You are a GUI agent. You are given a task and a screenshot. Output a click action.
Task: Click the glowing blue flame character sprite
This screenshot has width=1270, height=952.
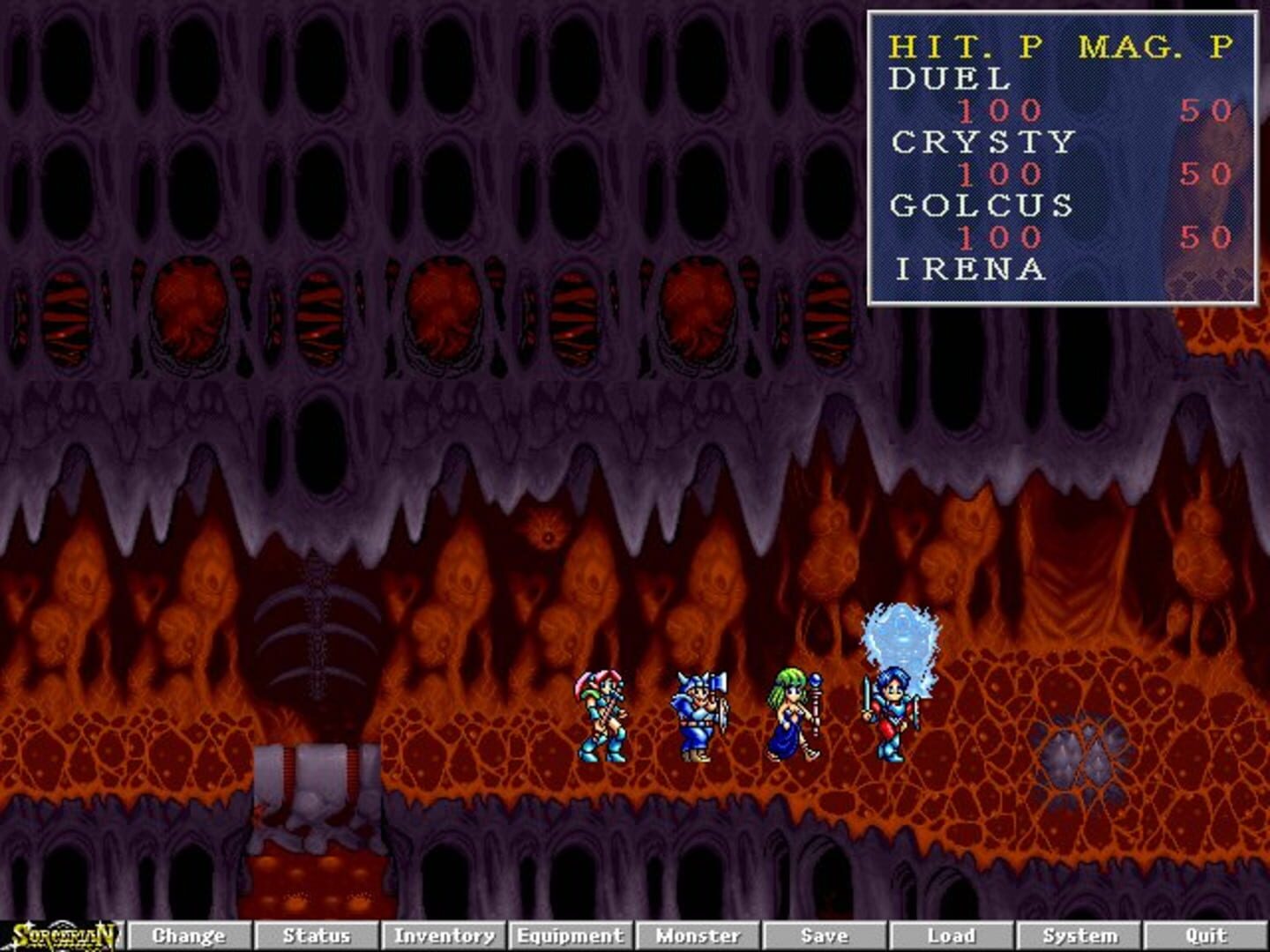(x=895, y=696)
